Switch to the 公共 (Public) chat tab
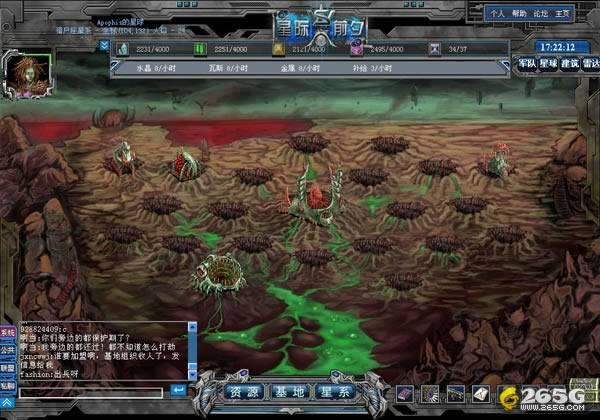600x420 pixels. (7, 350)
